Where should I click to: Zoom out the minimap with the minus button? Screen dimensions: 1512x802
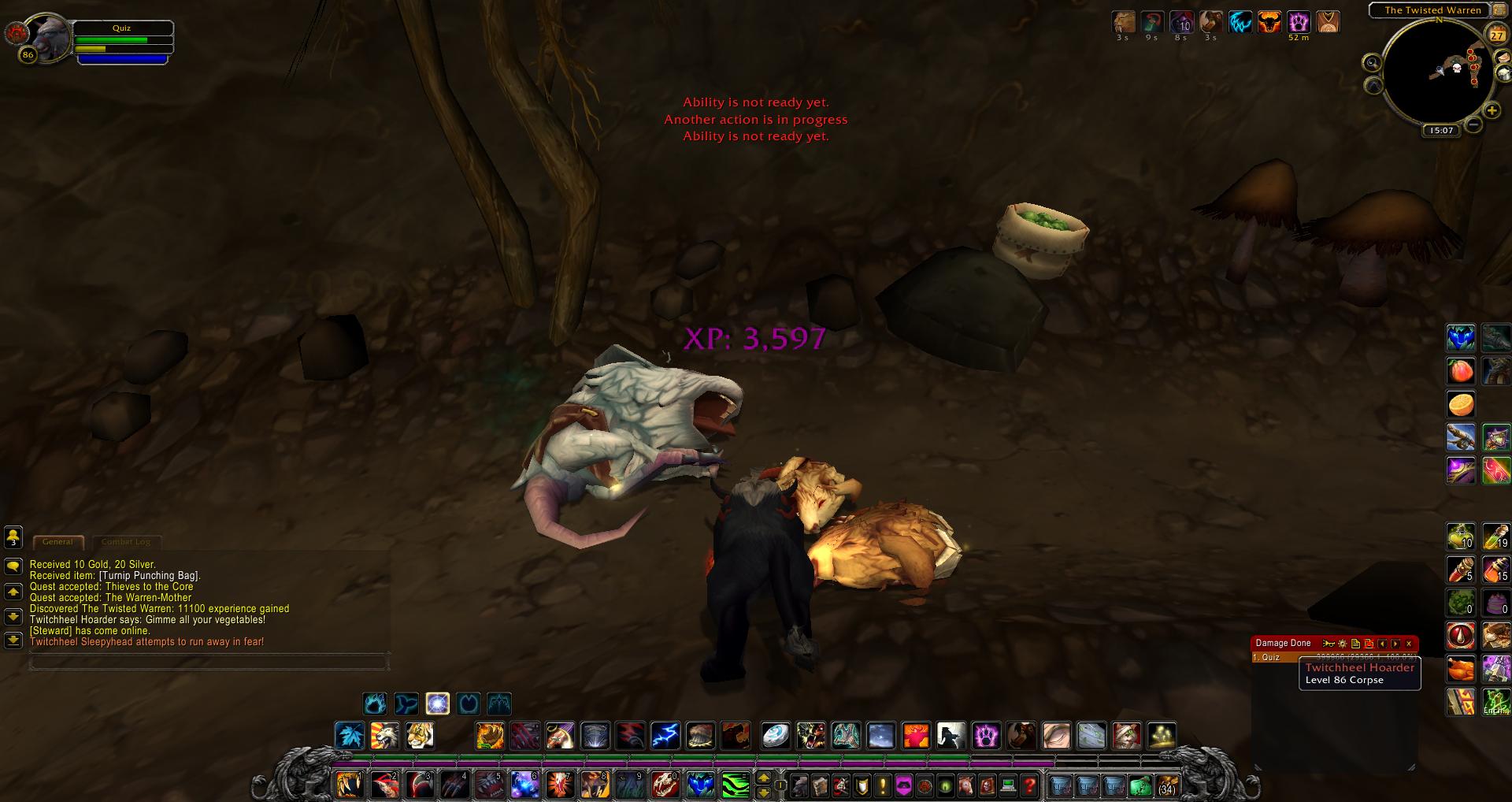point(1473,124)
